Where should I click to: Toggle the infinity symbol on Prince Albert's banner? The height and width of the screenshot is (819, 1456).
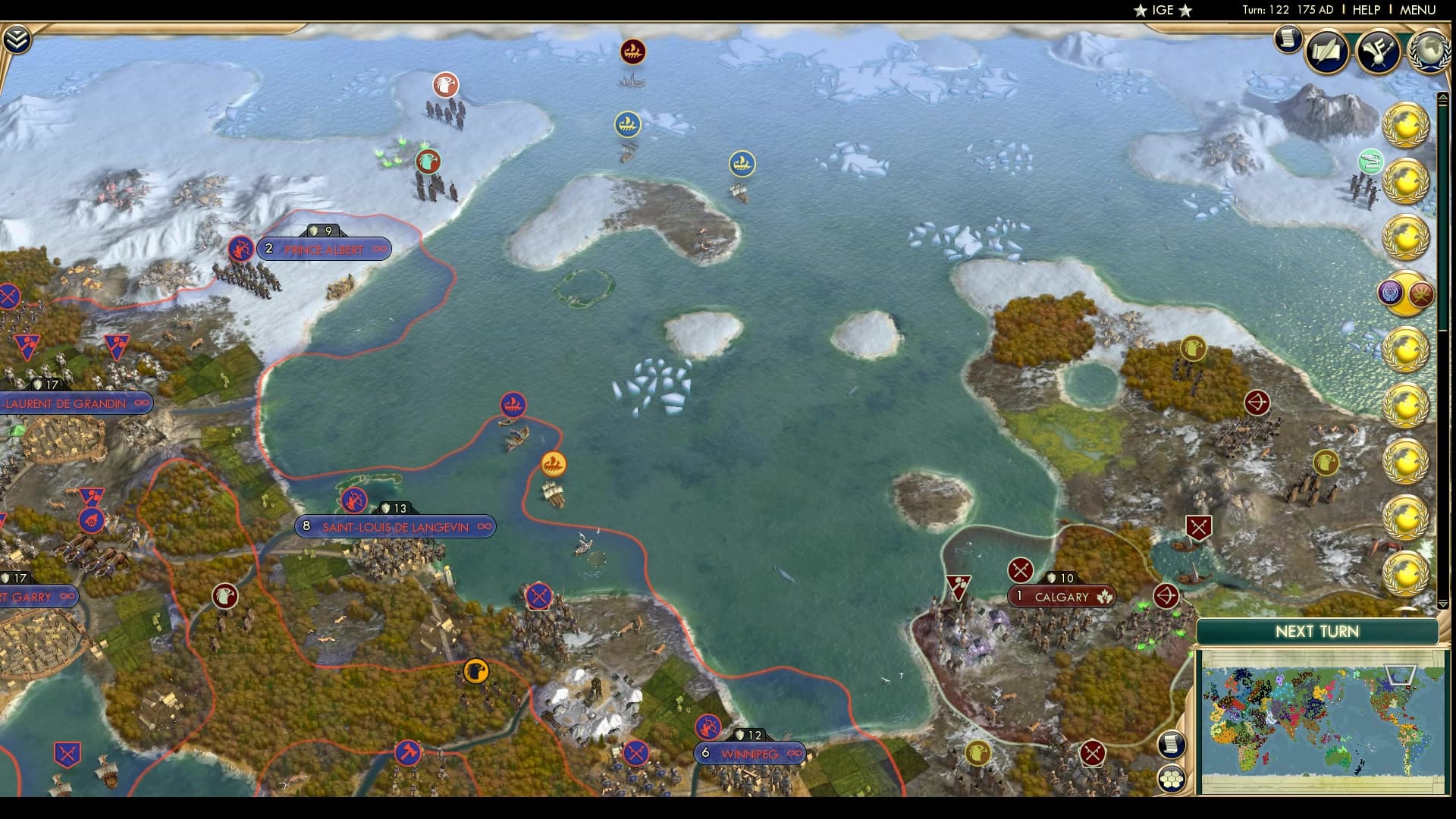pos(378,249)
